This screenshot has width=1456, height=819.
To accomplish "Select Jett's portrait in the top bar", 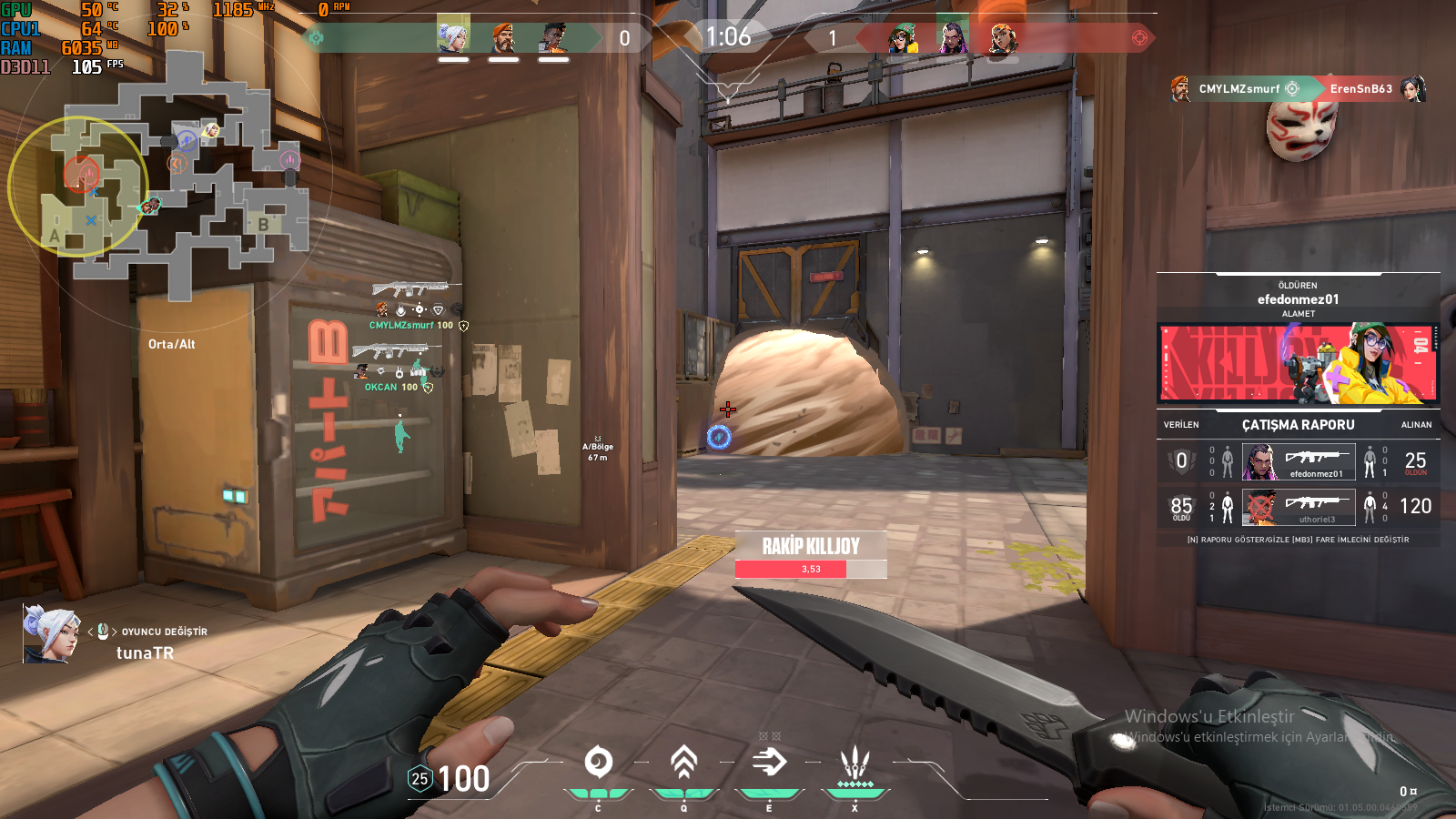I will click(x=453, y=37).
